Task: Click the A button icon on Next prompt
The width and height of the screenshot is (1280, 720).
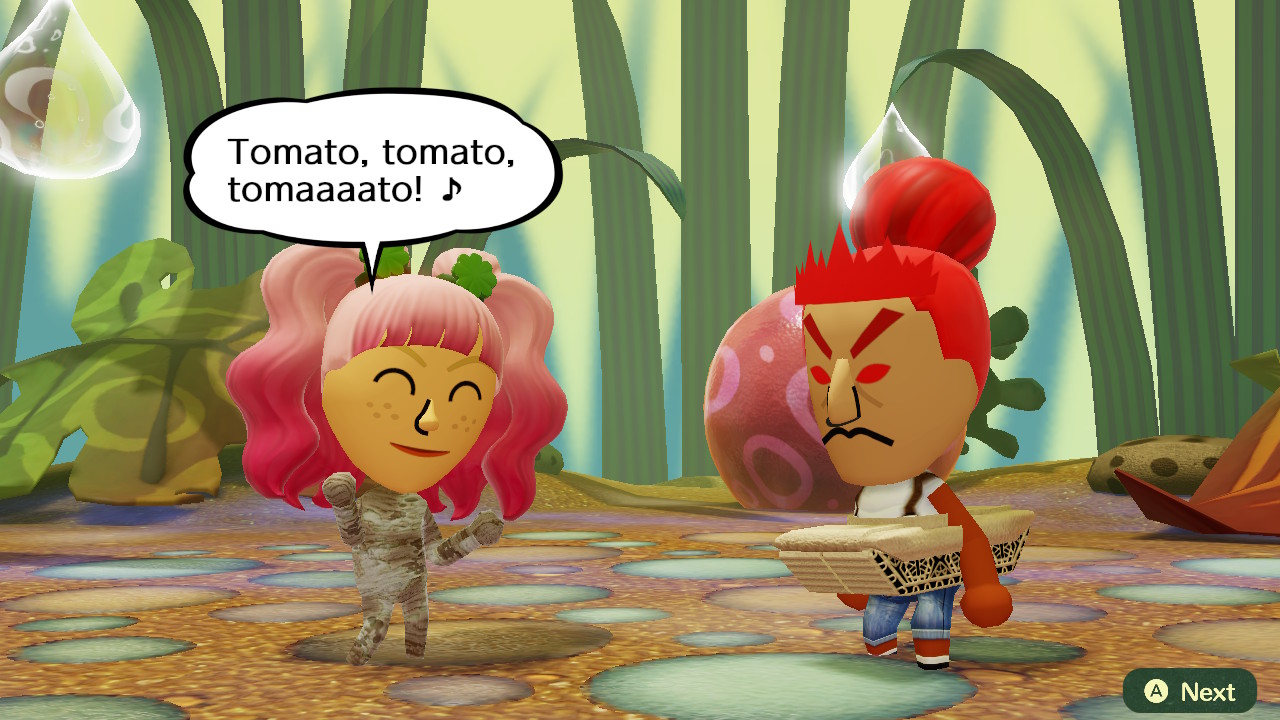Action: tap(1155, 691)
